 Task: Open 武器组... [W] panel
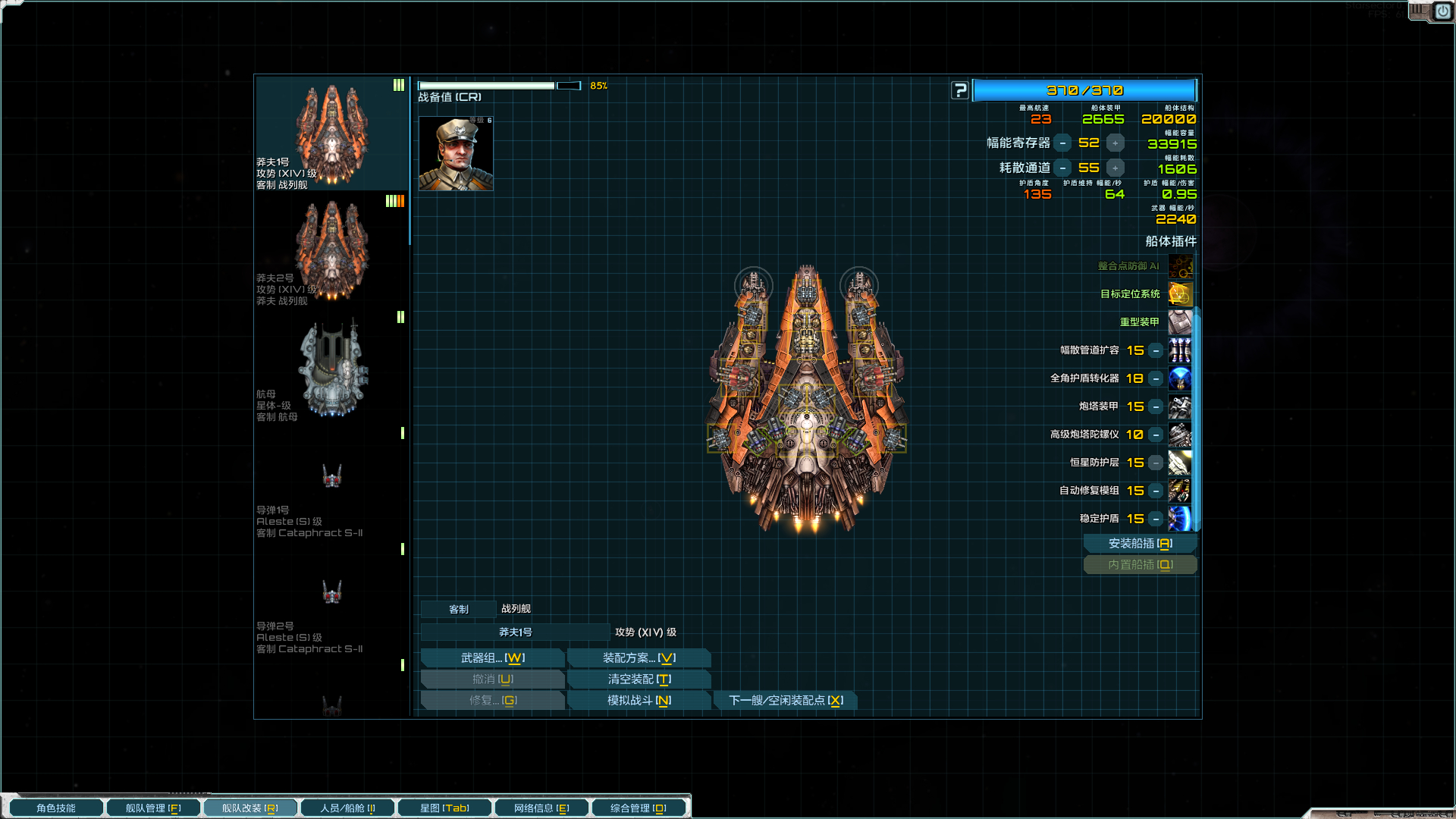point(492,657)
